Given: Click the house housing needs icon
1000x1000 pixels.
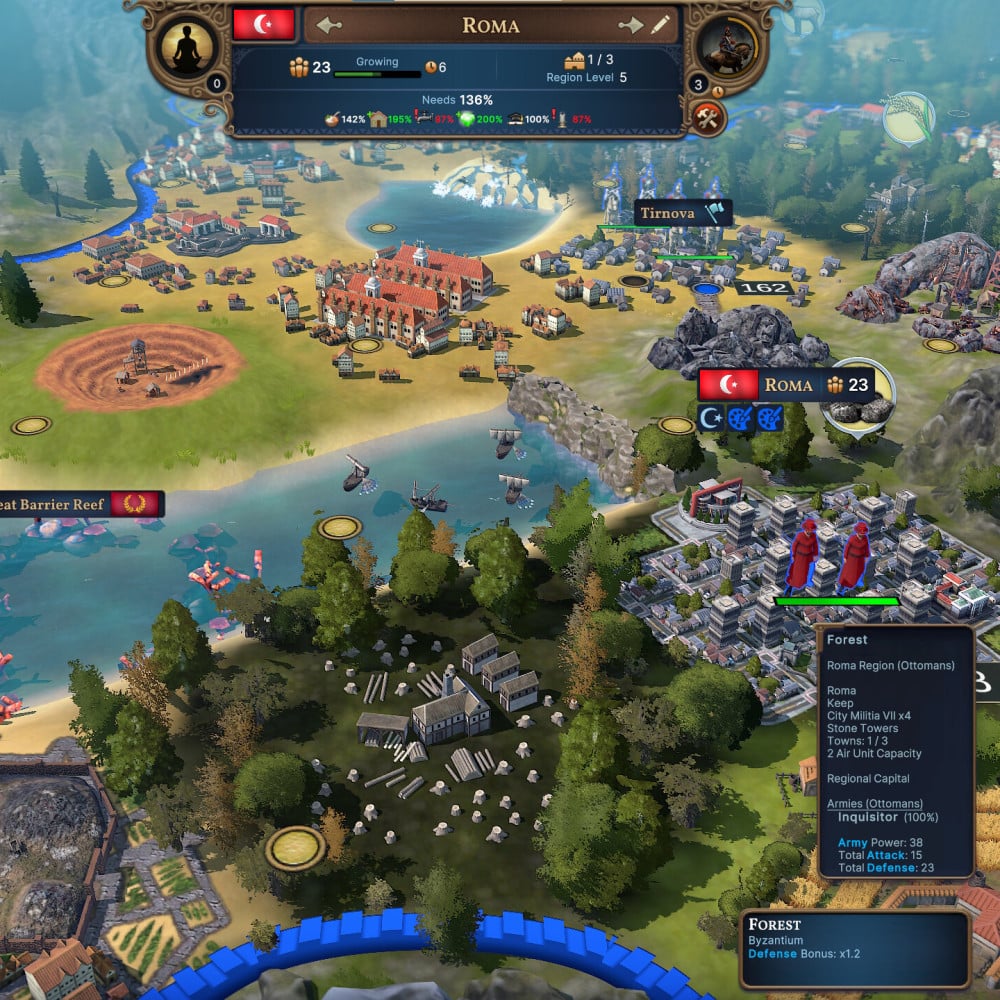Looking at the screenshot, I should (378, 119).
